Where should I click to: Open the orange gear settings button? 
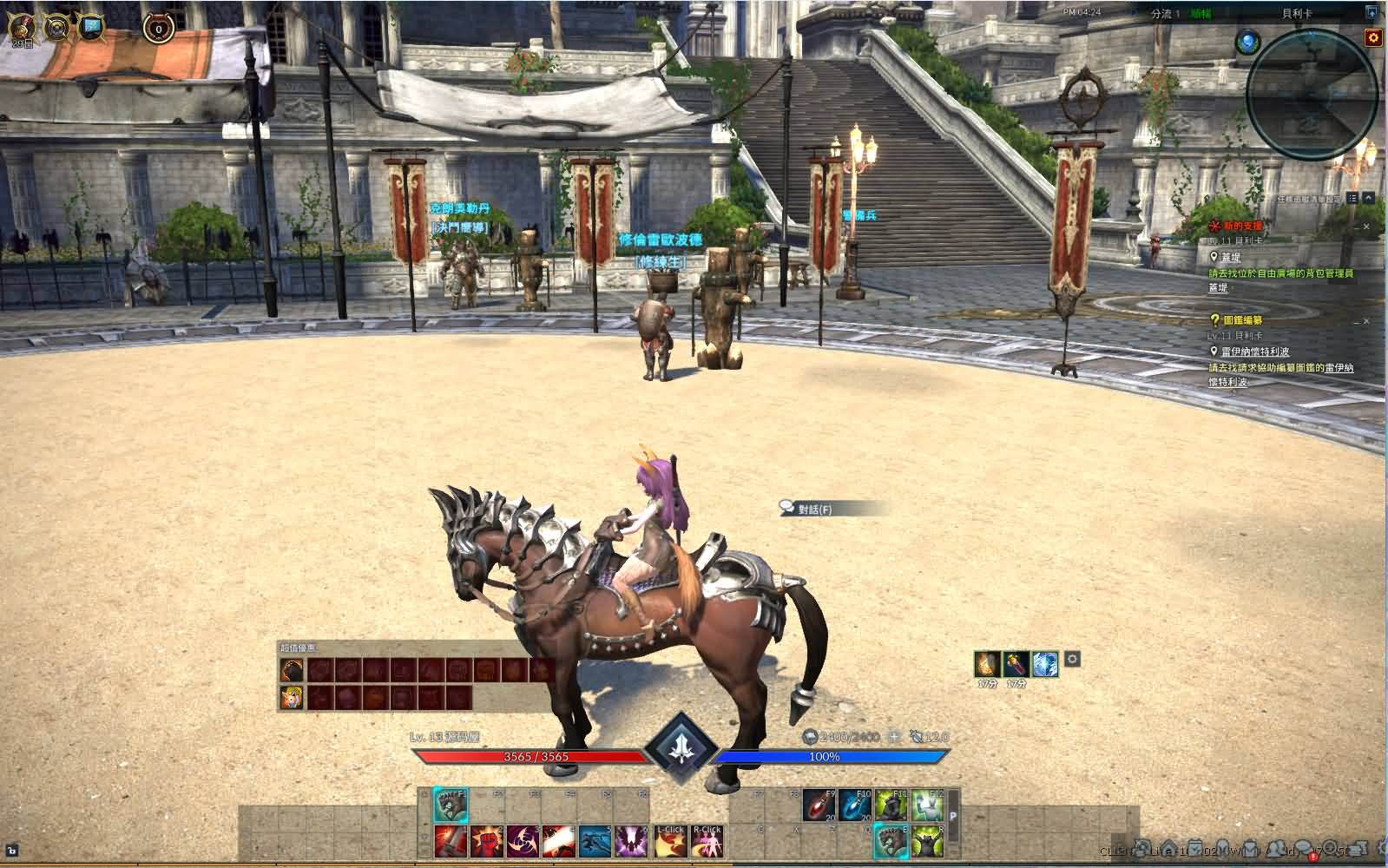point(1372,37)
